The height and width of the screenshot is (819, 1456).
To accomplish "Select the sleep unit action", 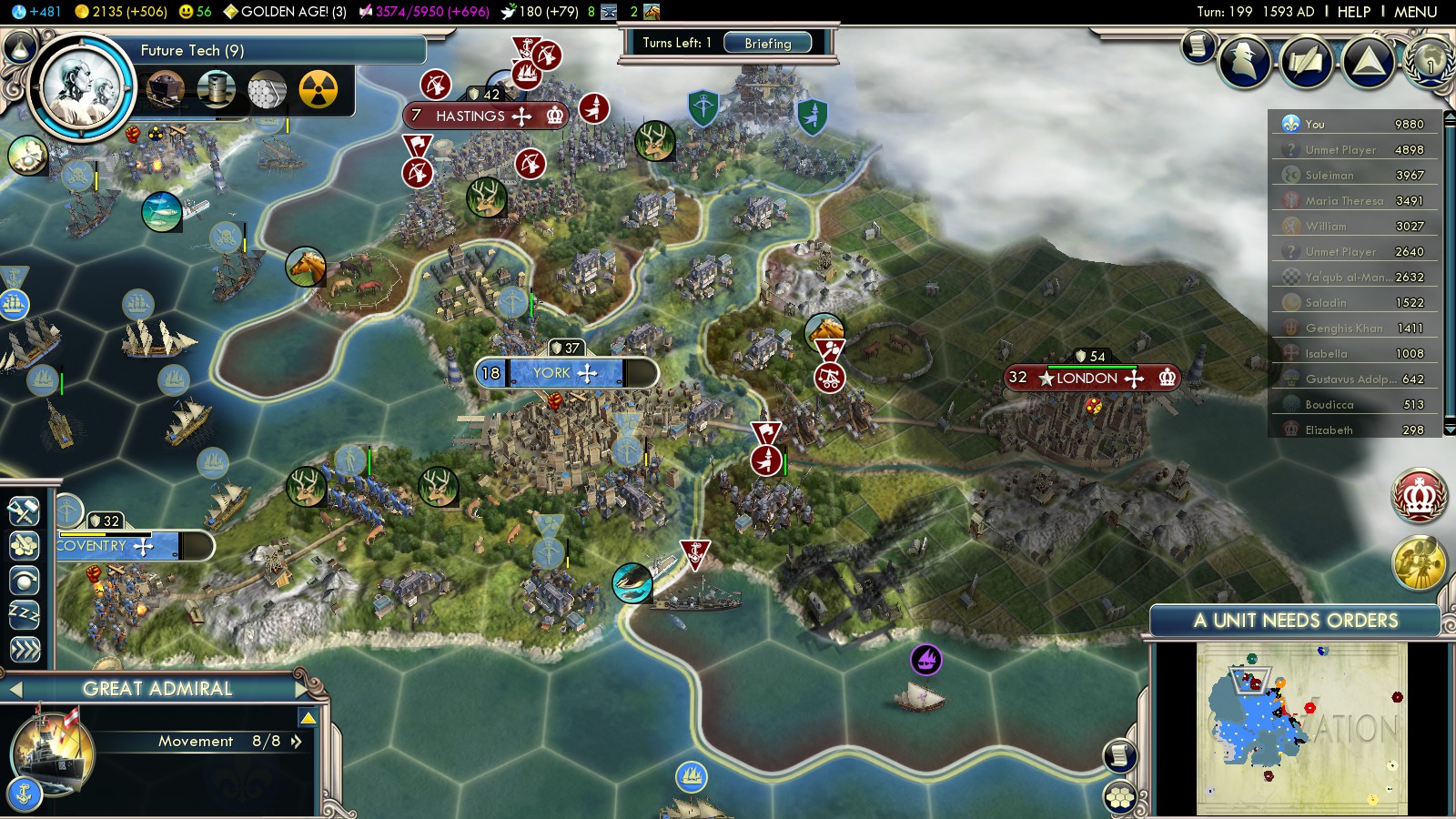I will pyautogui.click(x=25, y=614).
